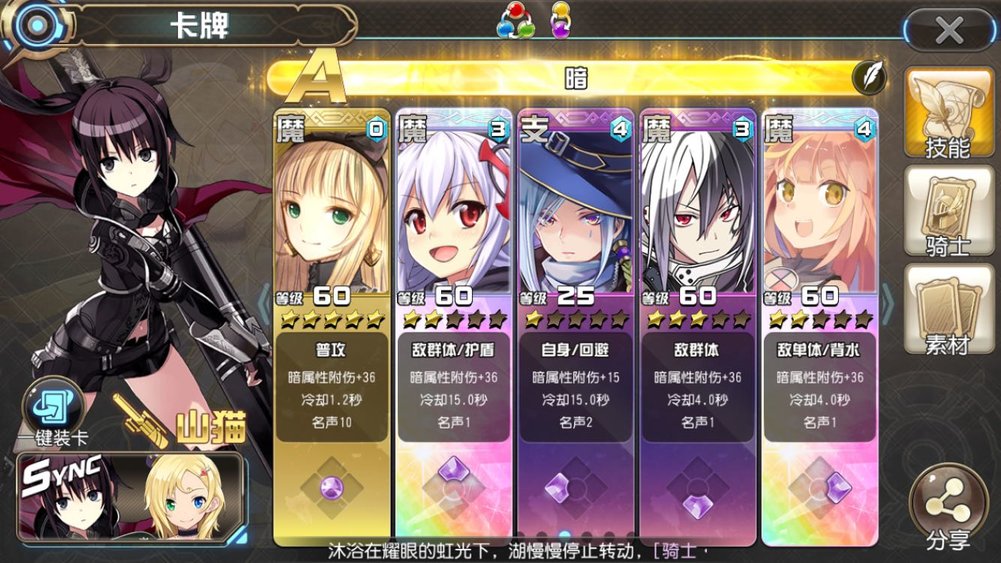
Task: Select the 素材 (Materials) tab
Action: pos(947,310)
